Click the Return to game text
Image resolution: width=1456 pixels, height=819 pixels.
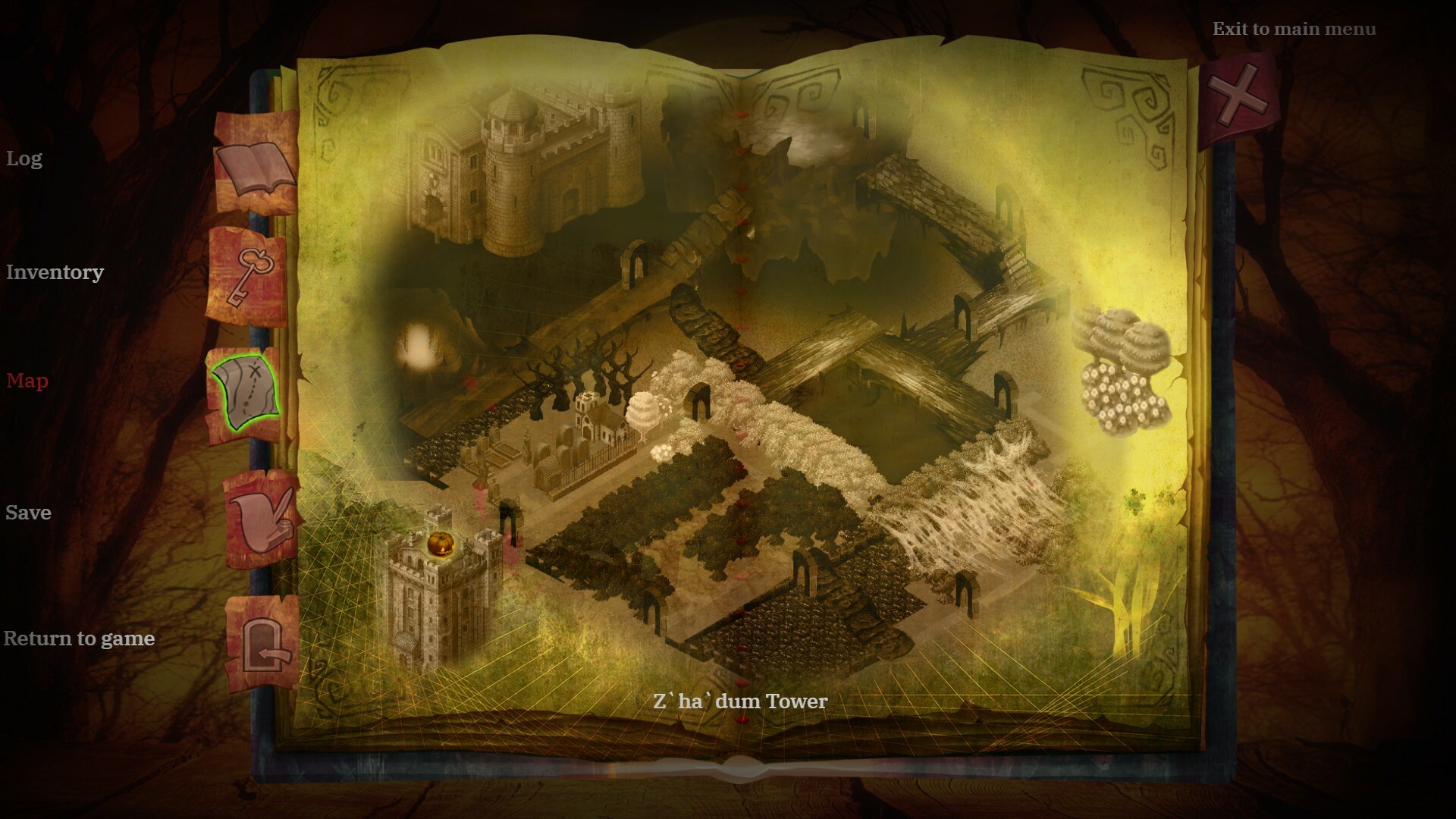tap(80, 639)
